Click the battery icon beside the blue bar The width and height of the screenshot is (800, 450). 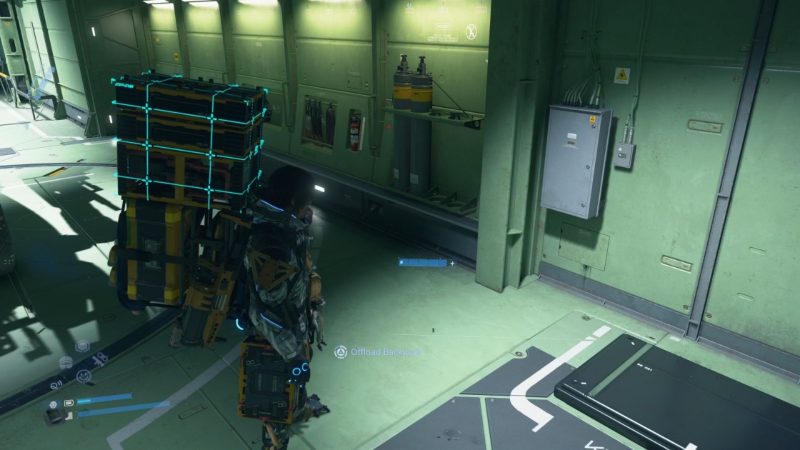pos(69,403)
